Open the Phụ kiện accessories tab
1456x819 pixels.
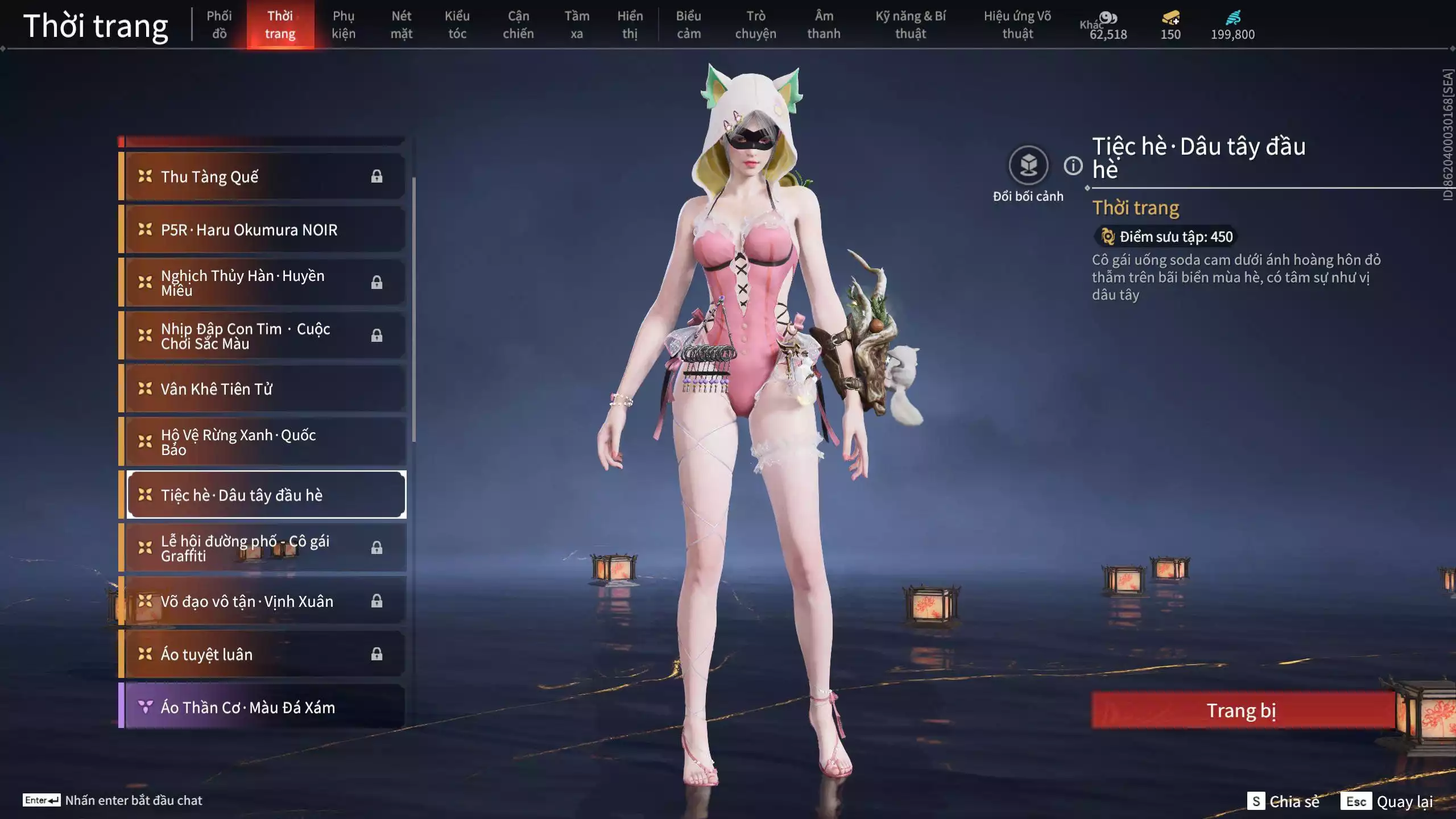(x=344, y=24)
